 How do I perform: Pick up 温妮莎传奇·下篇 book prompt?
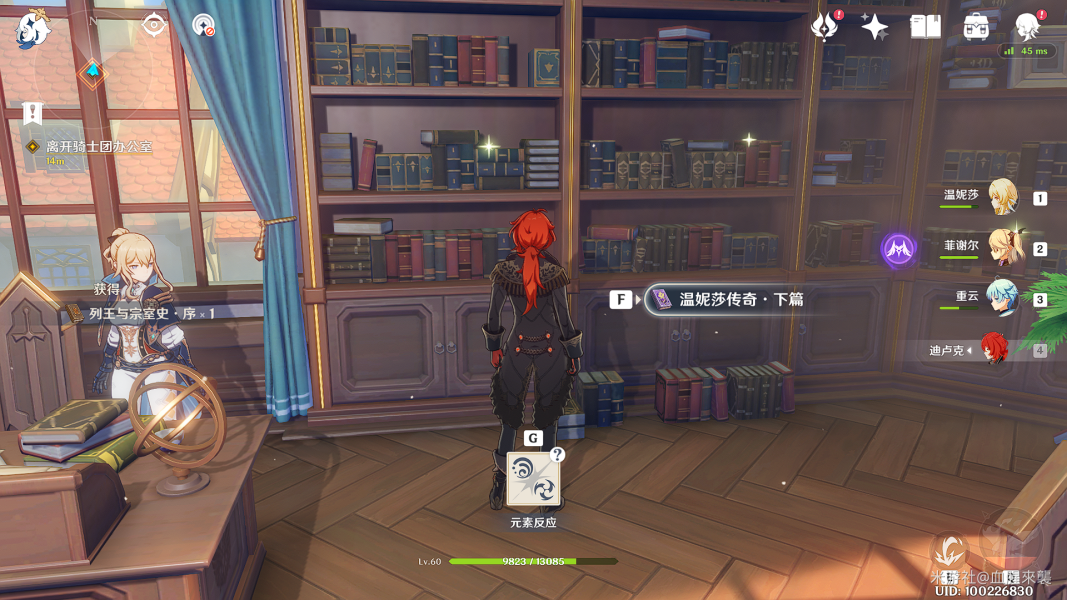click(725, 299)
